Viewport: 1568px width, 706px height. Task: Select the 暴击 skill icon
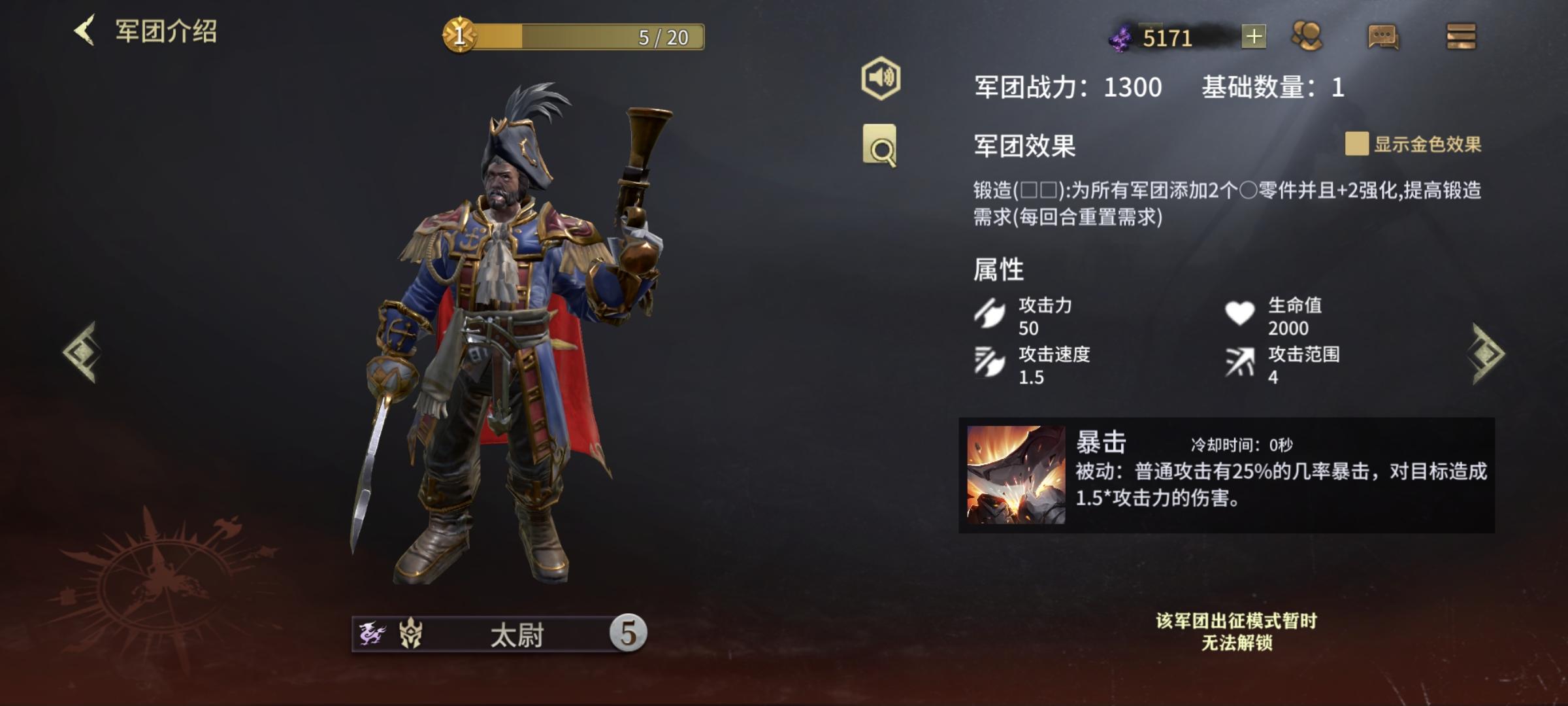(x=1015, y=475)
